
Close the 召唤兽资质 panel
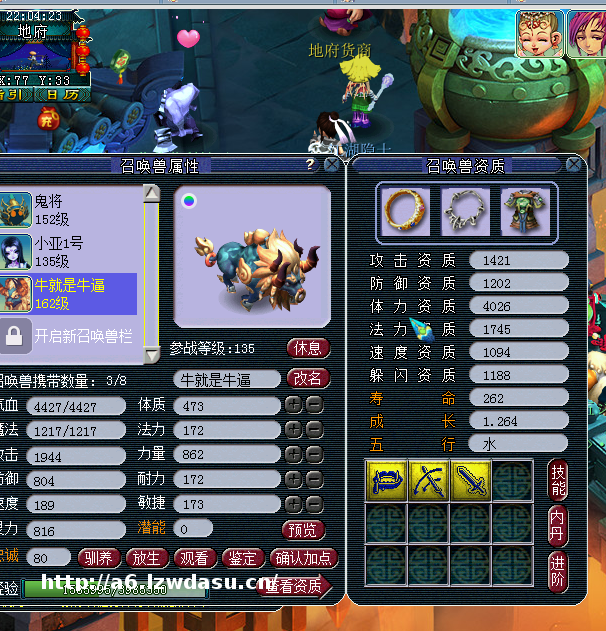[x=573, y=164]
